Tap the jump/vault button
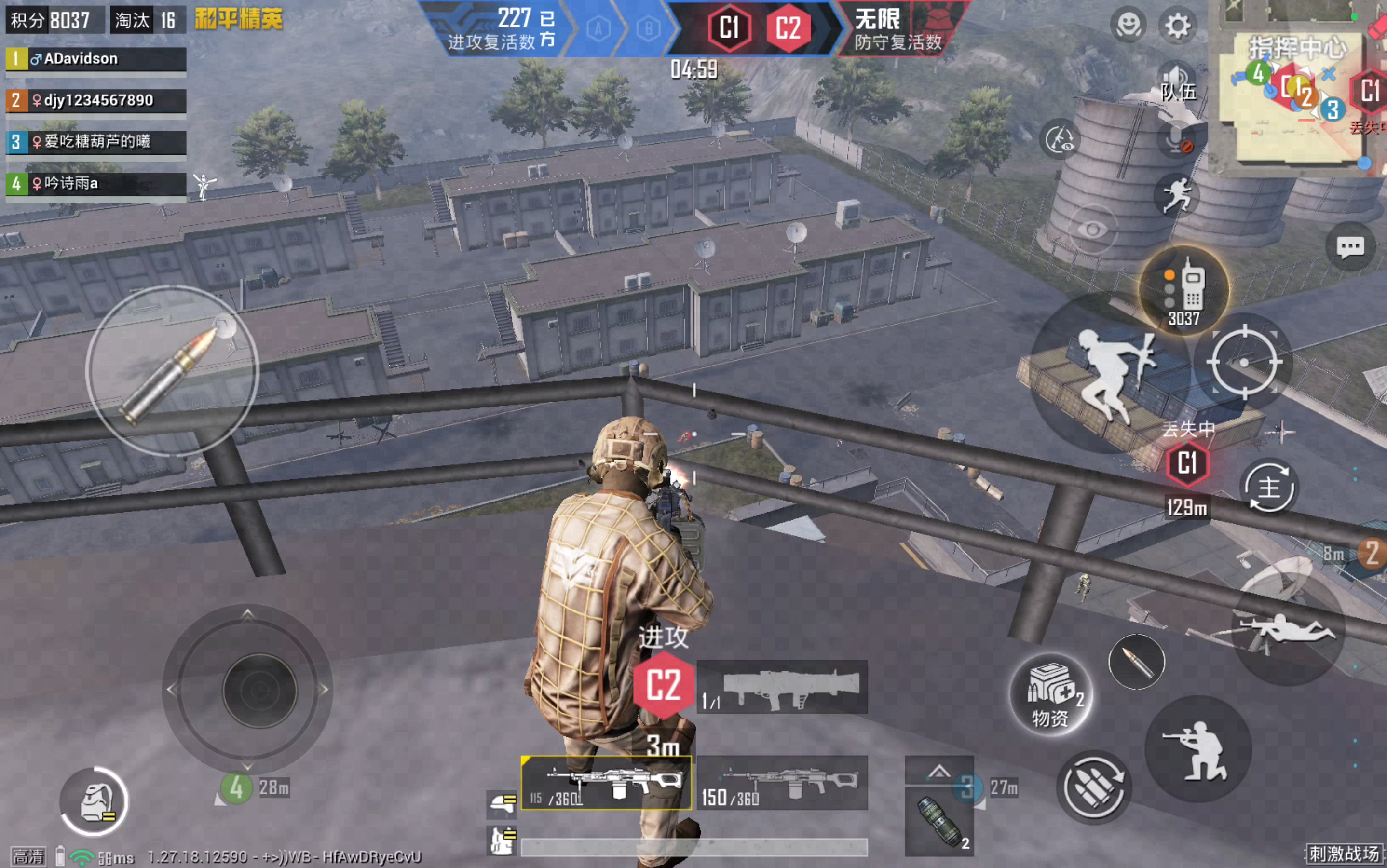1387x868 pixels. [x=1112, y=376]
